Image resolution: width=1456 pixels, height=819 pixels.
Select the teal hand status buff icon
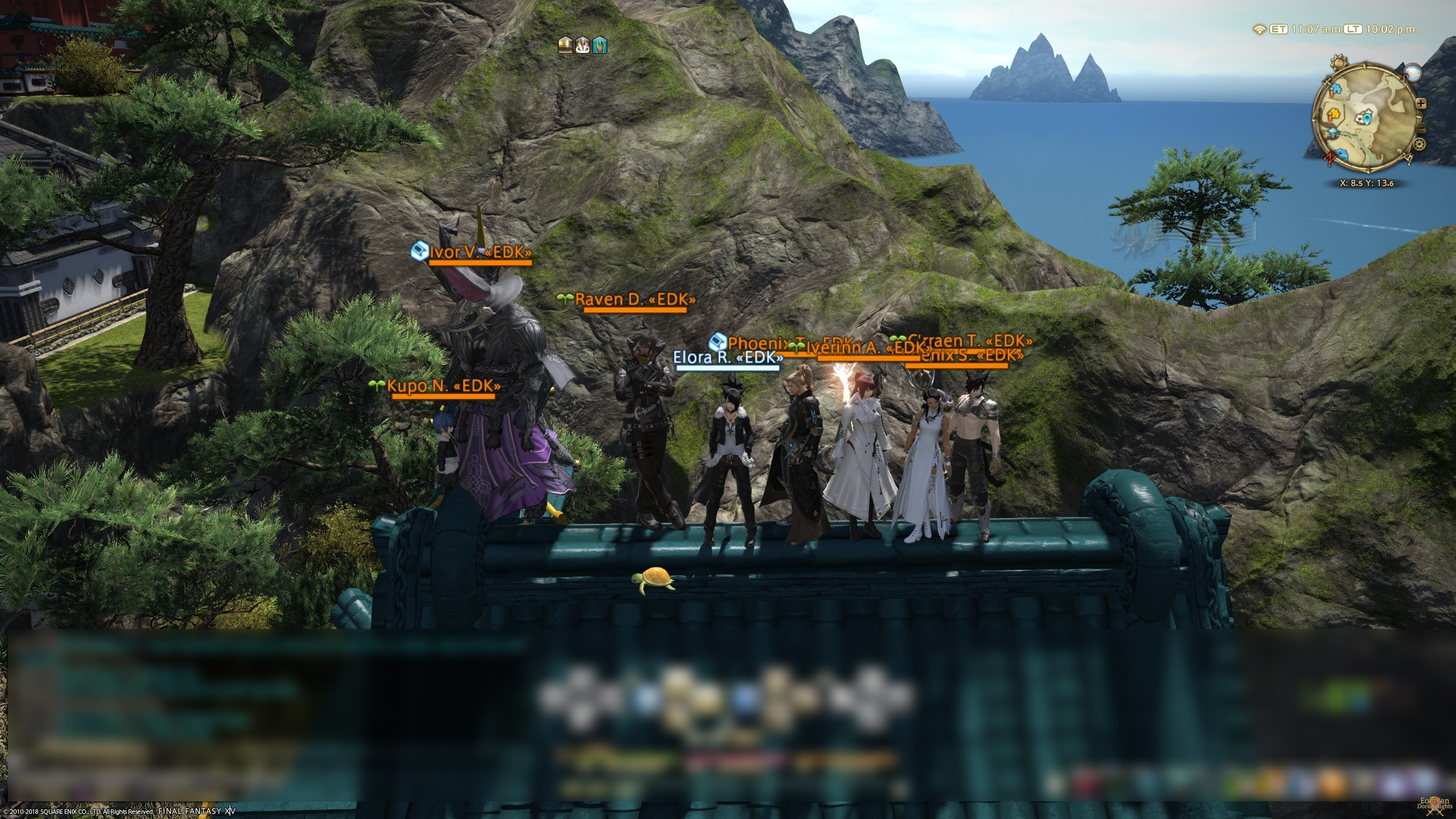tap(600, 45)
